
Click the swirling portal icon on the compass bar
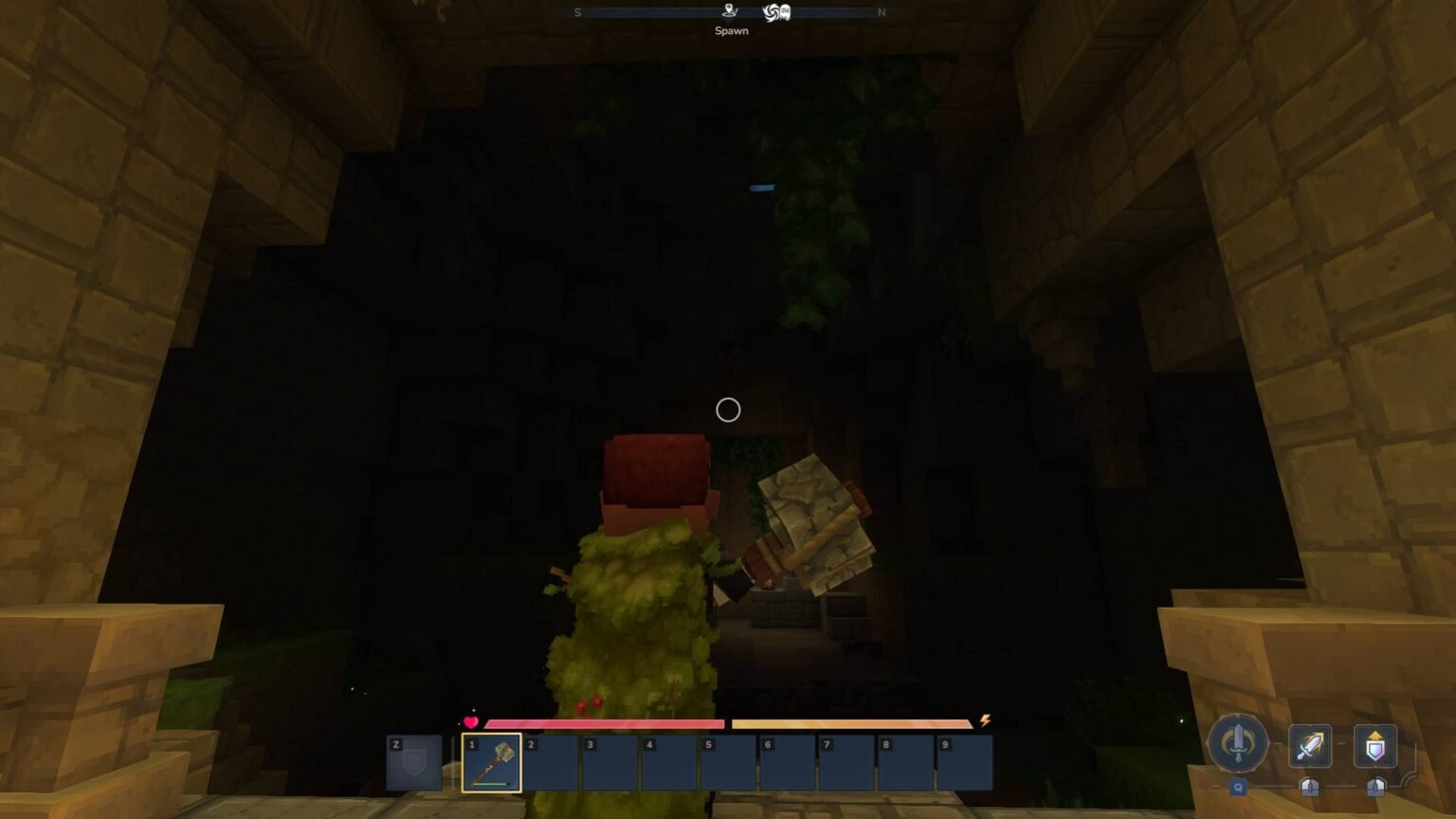click(x=771, y=12)
